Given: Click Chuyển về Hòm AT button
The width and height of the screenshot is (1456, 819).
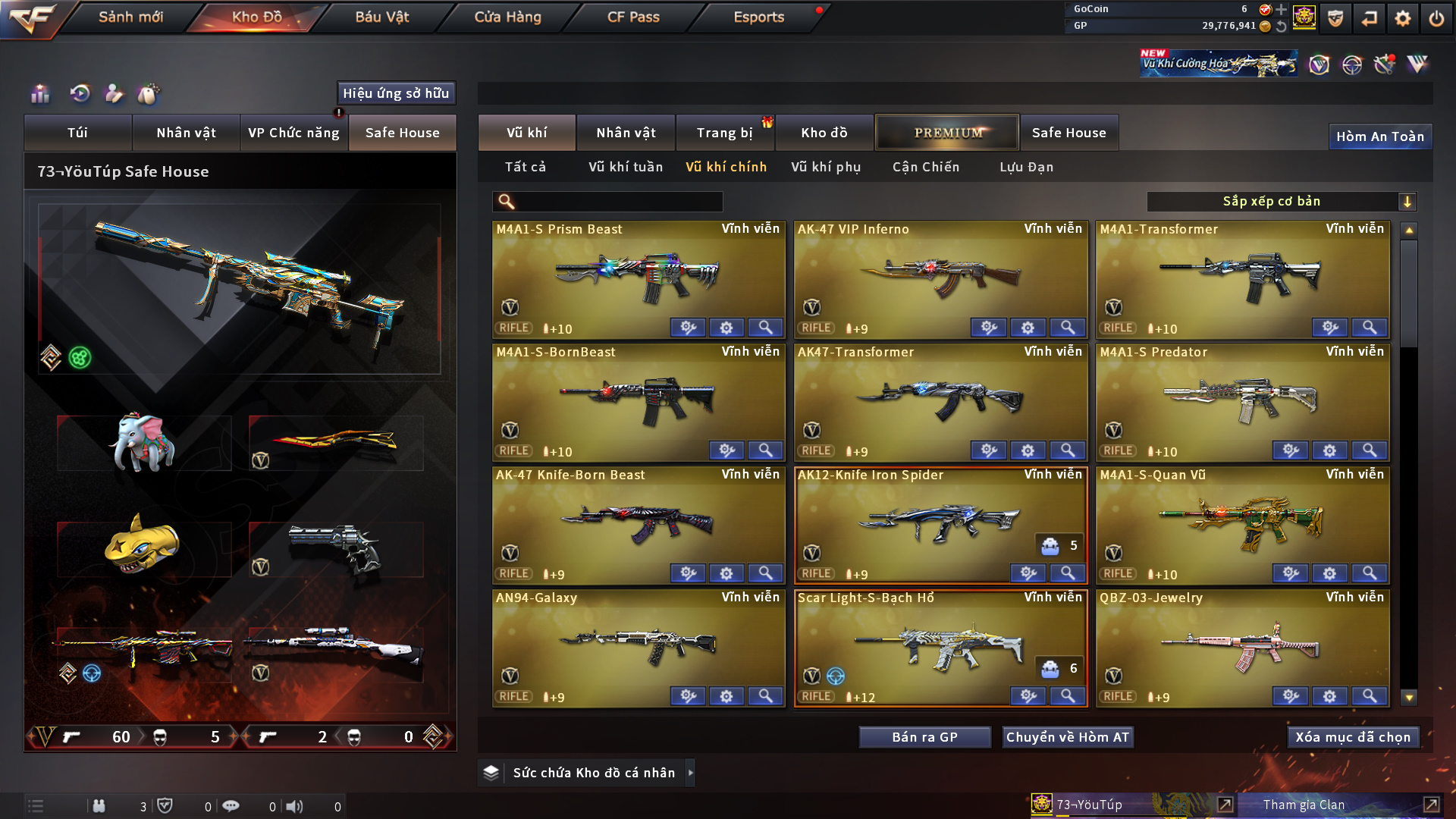Looking at the screenshot, I should [1068, 737].
